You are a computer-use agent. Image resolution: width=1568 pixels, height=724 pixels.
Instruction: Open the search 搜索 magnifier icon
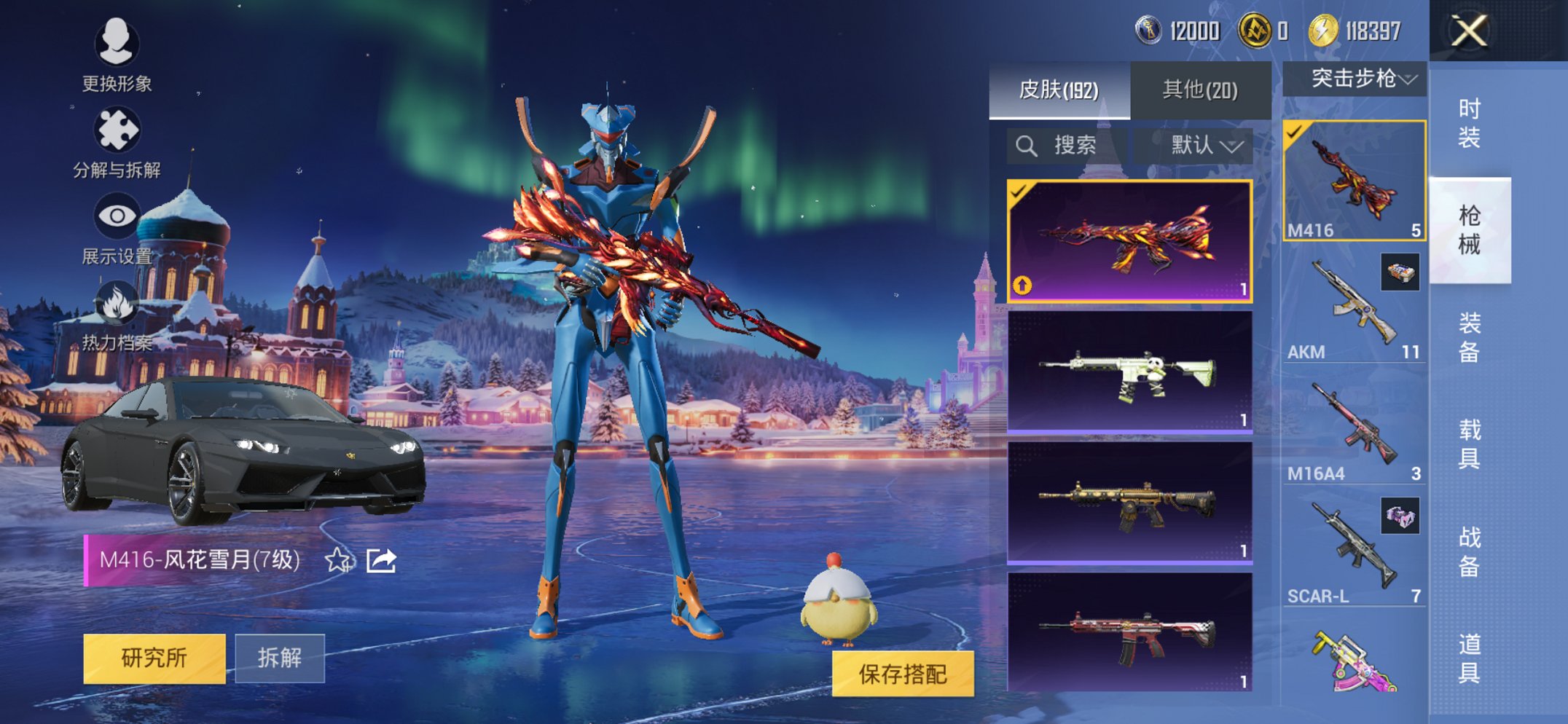click(1027, 145)
